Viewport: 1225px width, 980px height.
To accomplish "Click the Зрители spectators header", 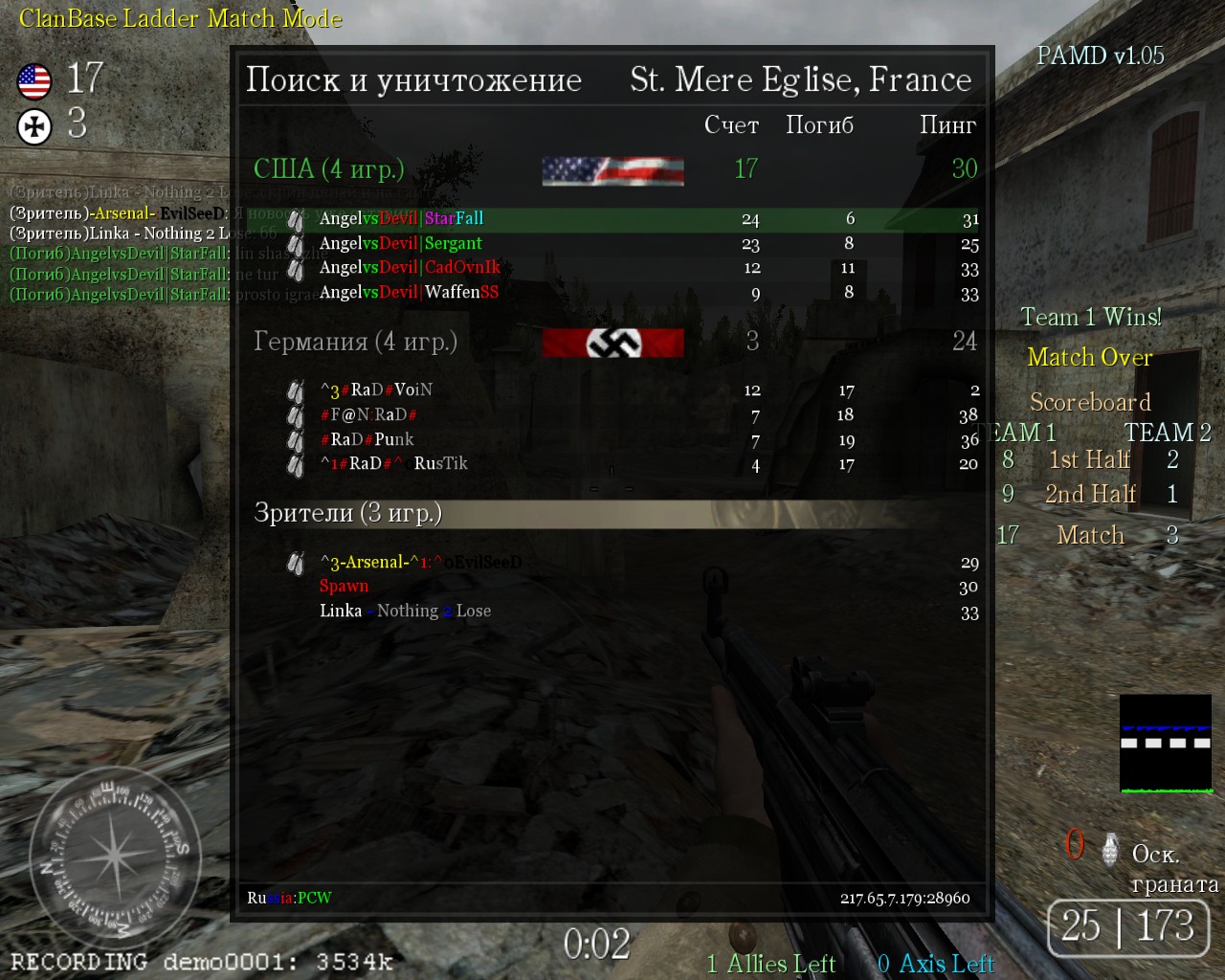I will [x=347, y=514].
